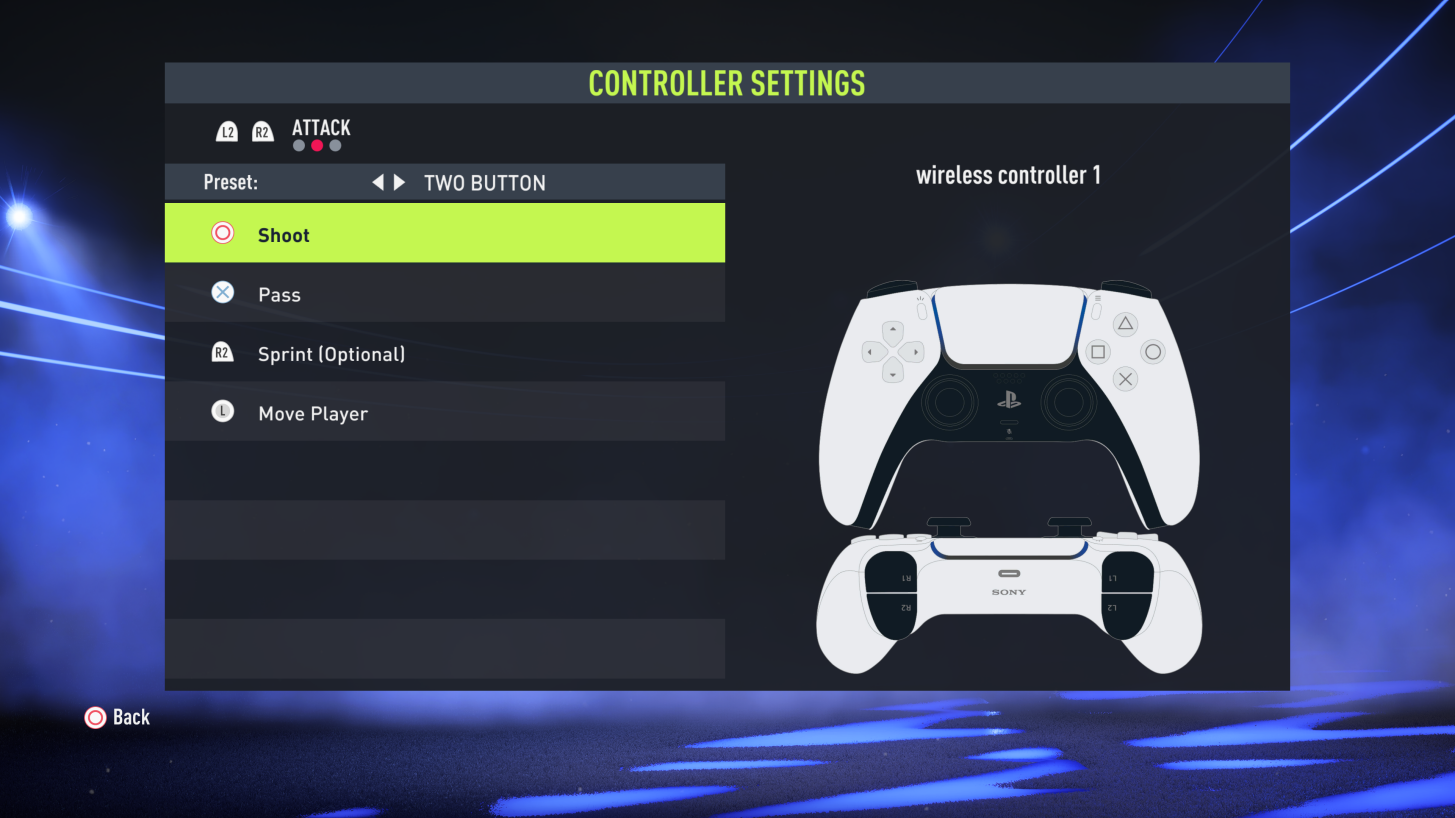
Task: Select the first grey page dot under ATTACK
Action: 298,145
